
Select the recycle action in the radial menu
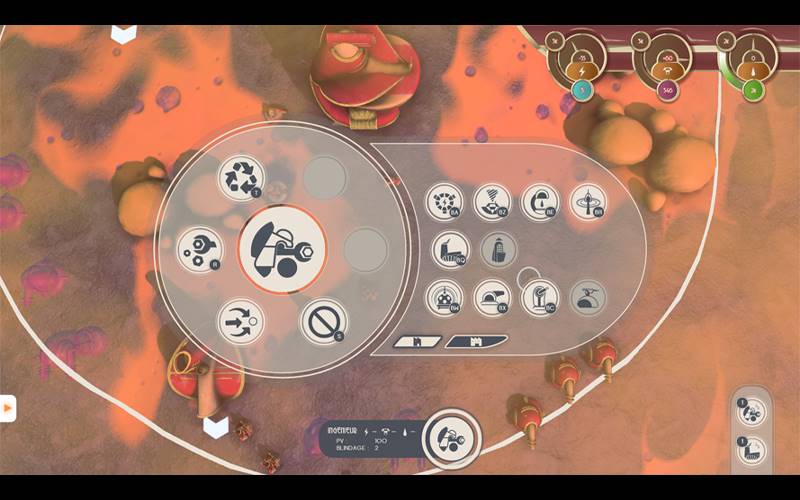240,177
